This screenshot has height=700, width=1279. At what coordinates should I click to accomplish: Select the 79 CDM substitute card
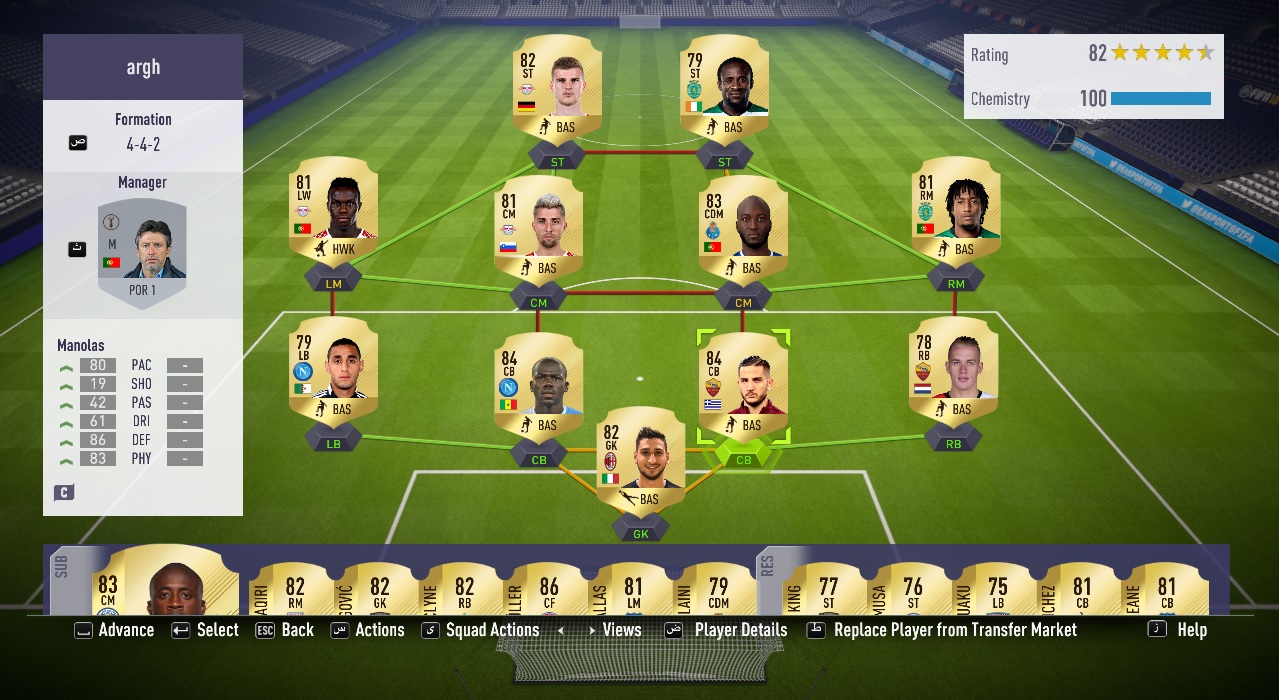(x=718, y=590)
